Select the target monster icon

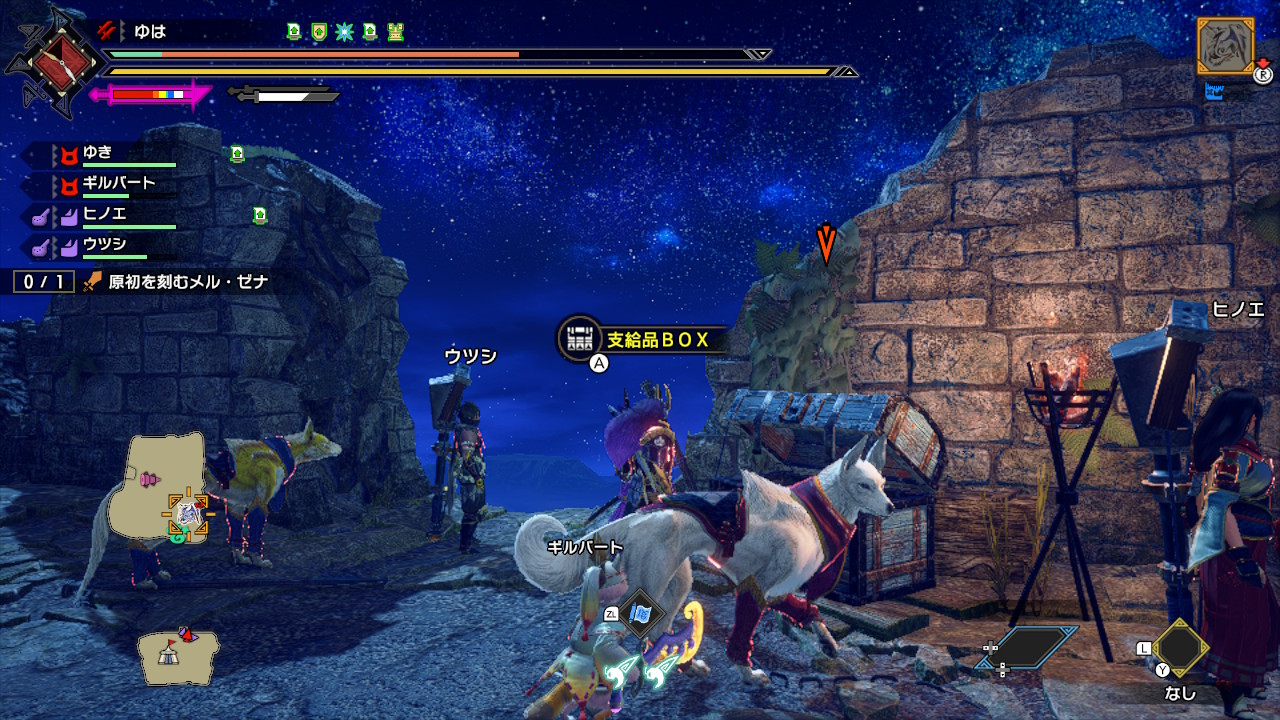pos(1224,46)
